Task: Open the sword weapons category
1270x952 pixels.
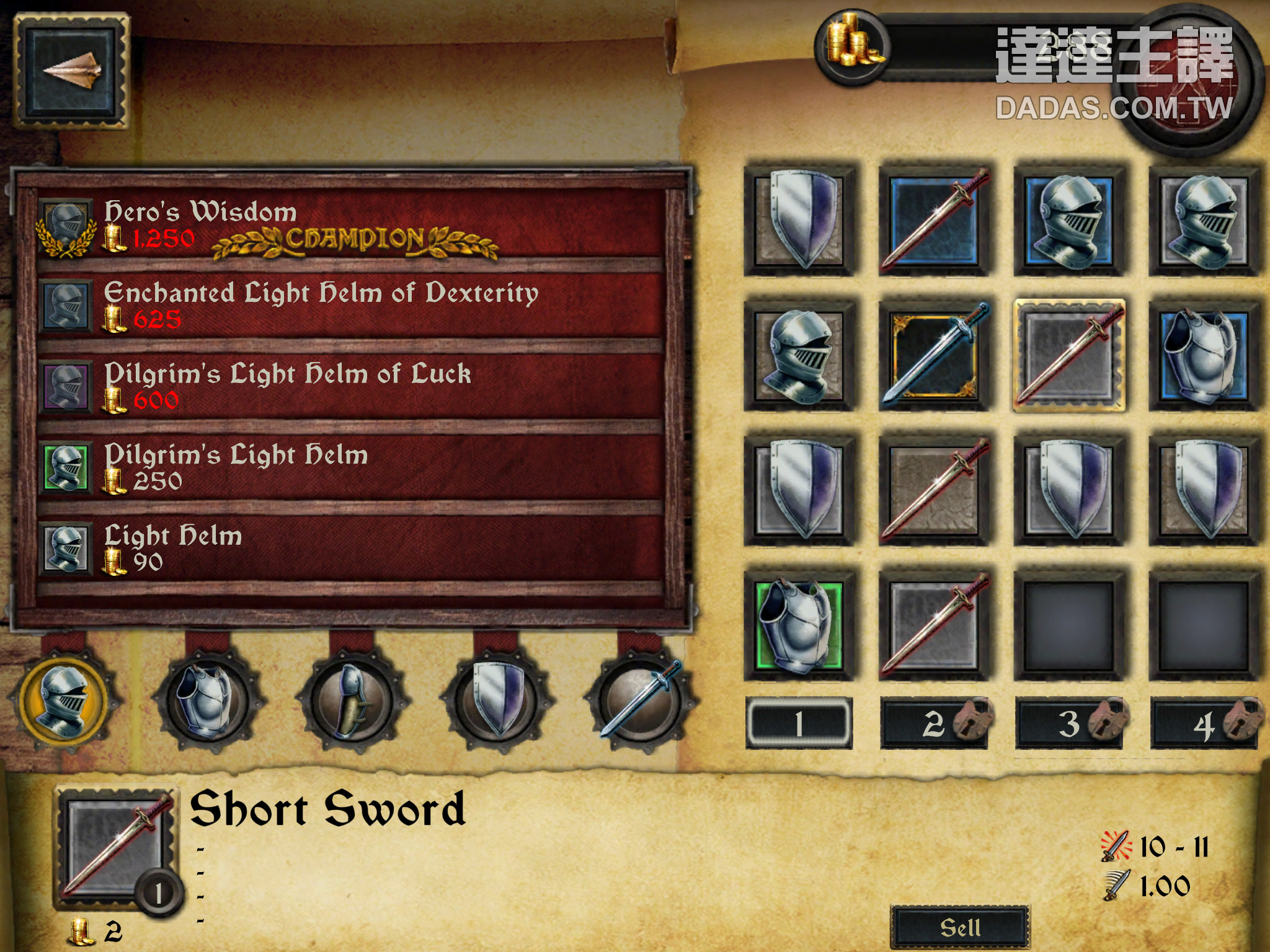Action: point(640,700)
